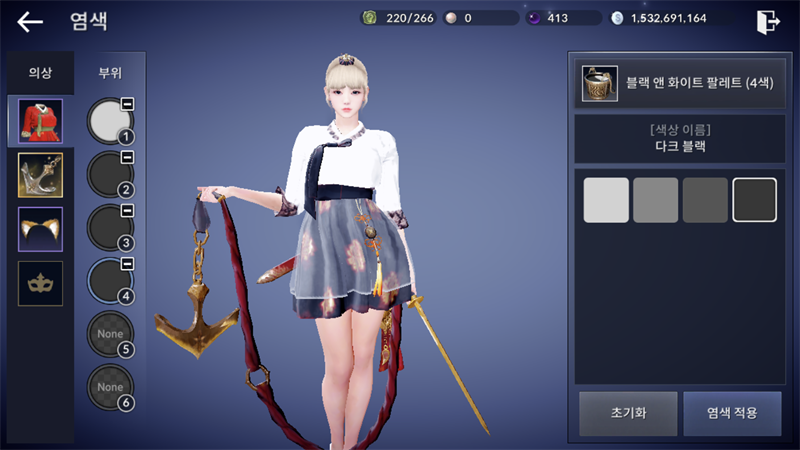Exit via the door icon
Viewport: 800px width, 450px height.
[768, 21]
